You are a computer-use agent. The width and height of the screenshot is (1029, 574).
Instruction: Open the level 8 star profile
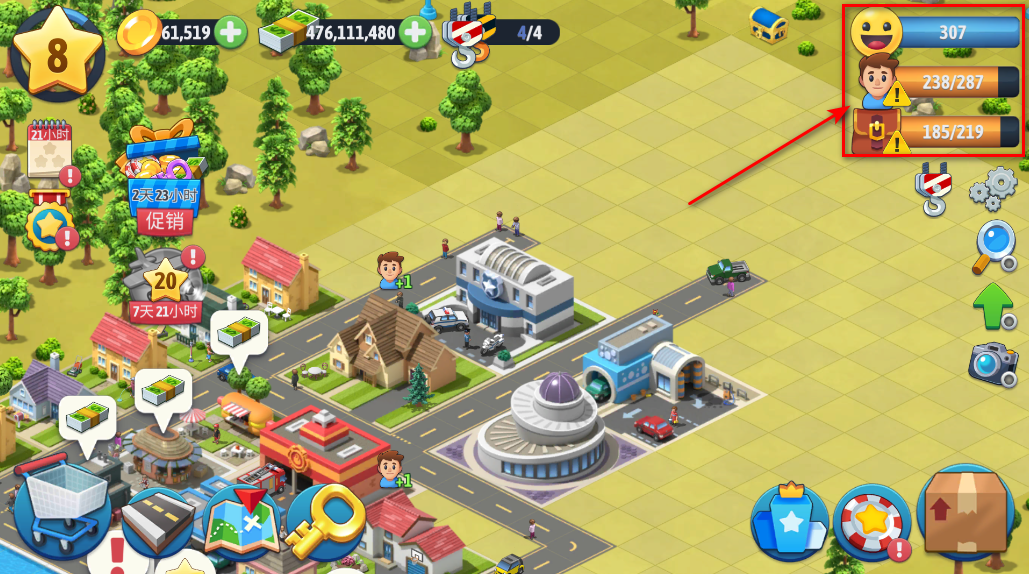coord(57,52)
